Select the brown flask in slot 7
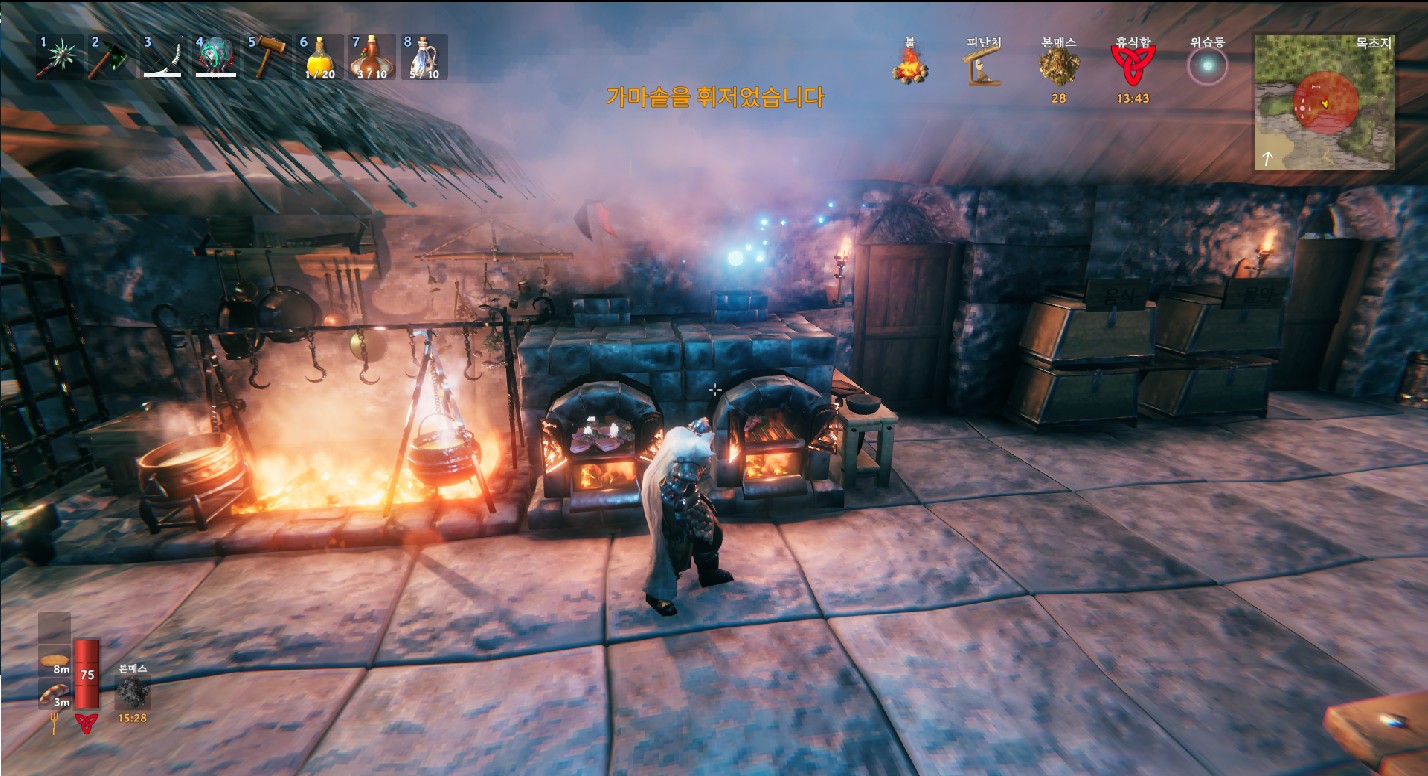This screenshot has width=1428, height=776. [x=372, y=58]
